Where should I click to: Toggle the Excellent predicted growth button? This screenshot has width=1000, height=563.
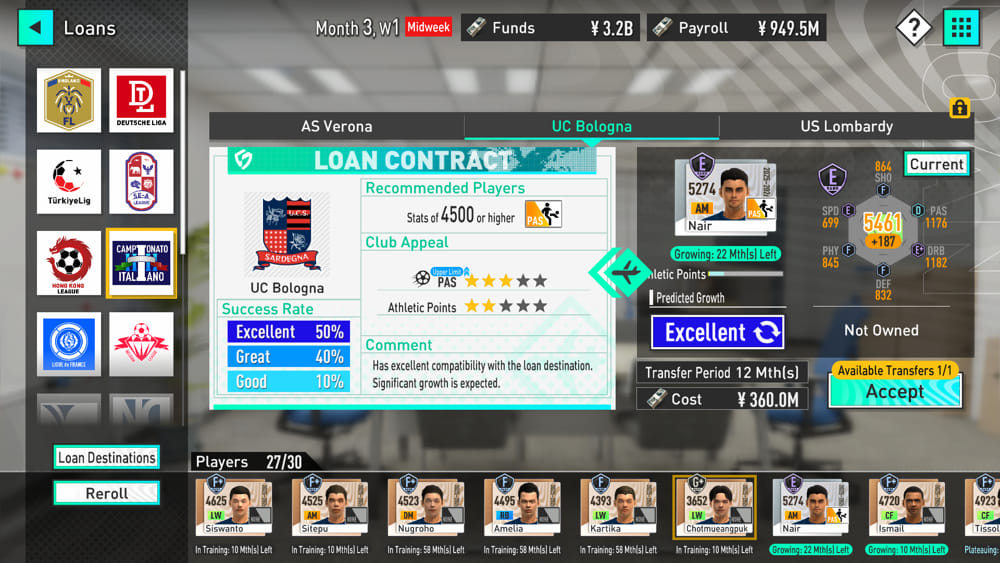tap(717, 332)
